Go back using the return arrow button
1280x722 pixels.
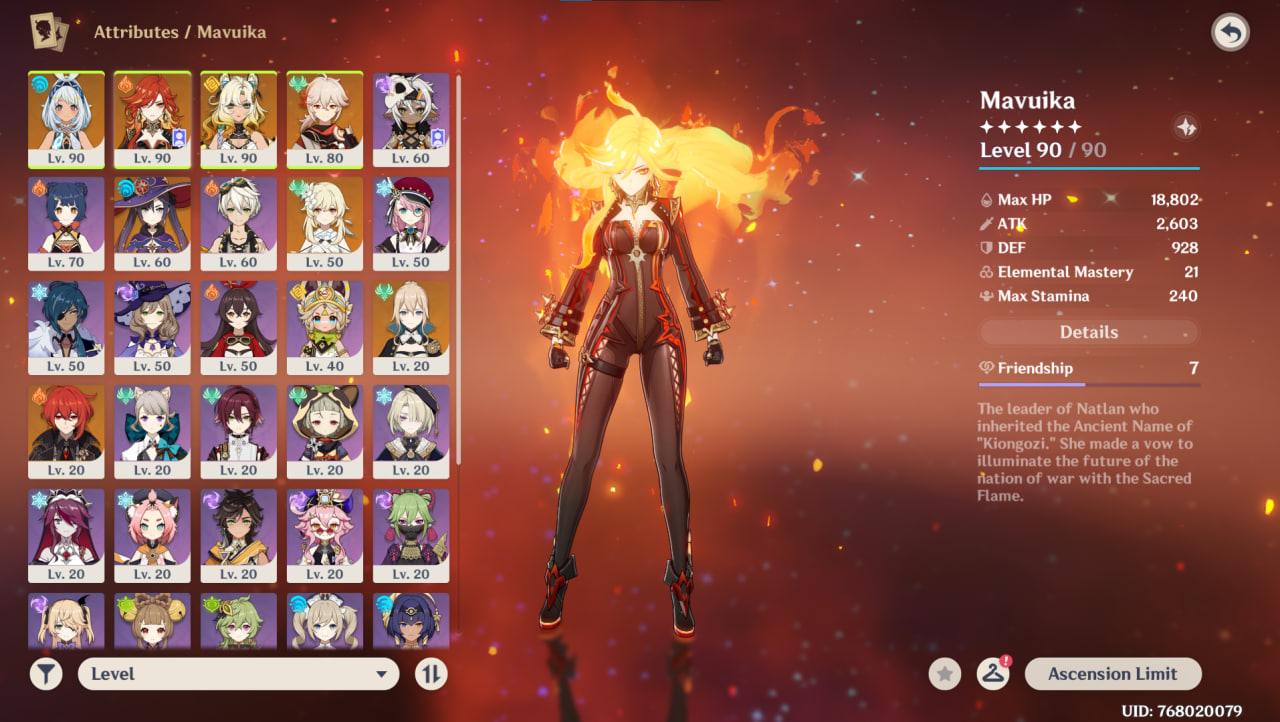pos(1230,33)
